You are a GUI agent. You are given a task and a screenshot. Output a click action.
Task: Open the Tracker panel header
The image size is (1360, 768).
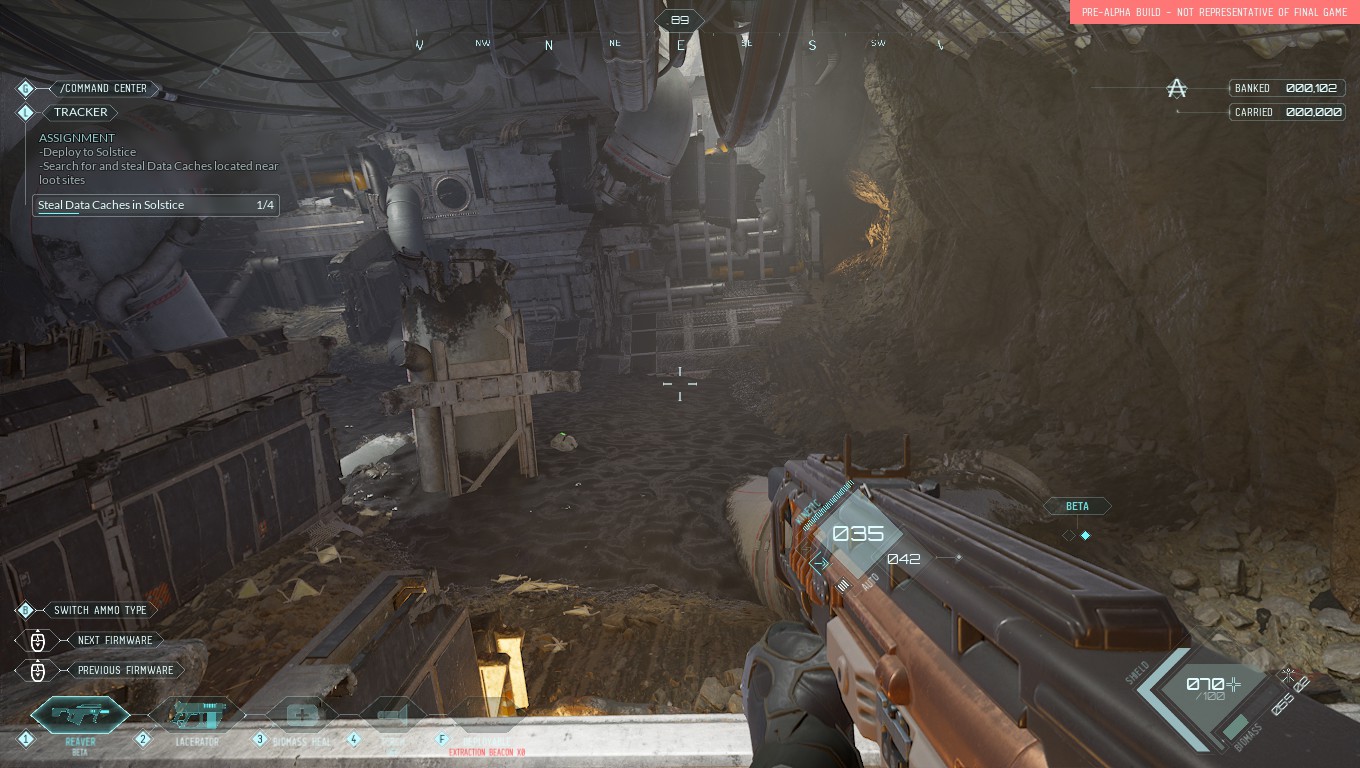pyautogui.click(x=80, y=112)
